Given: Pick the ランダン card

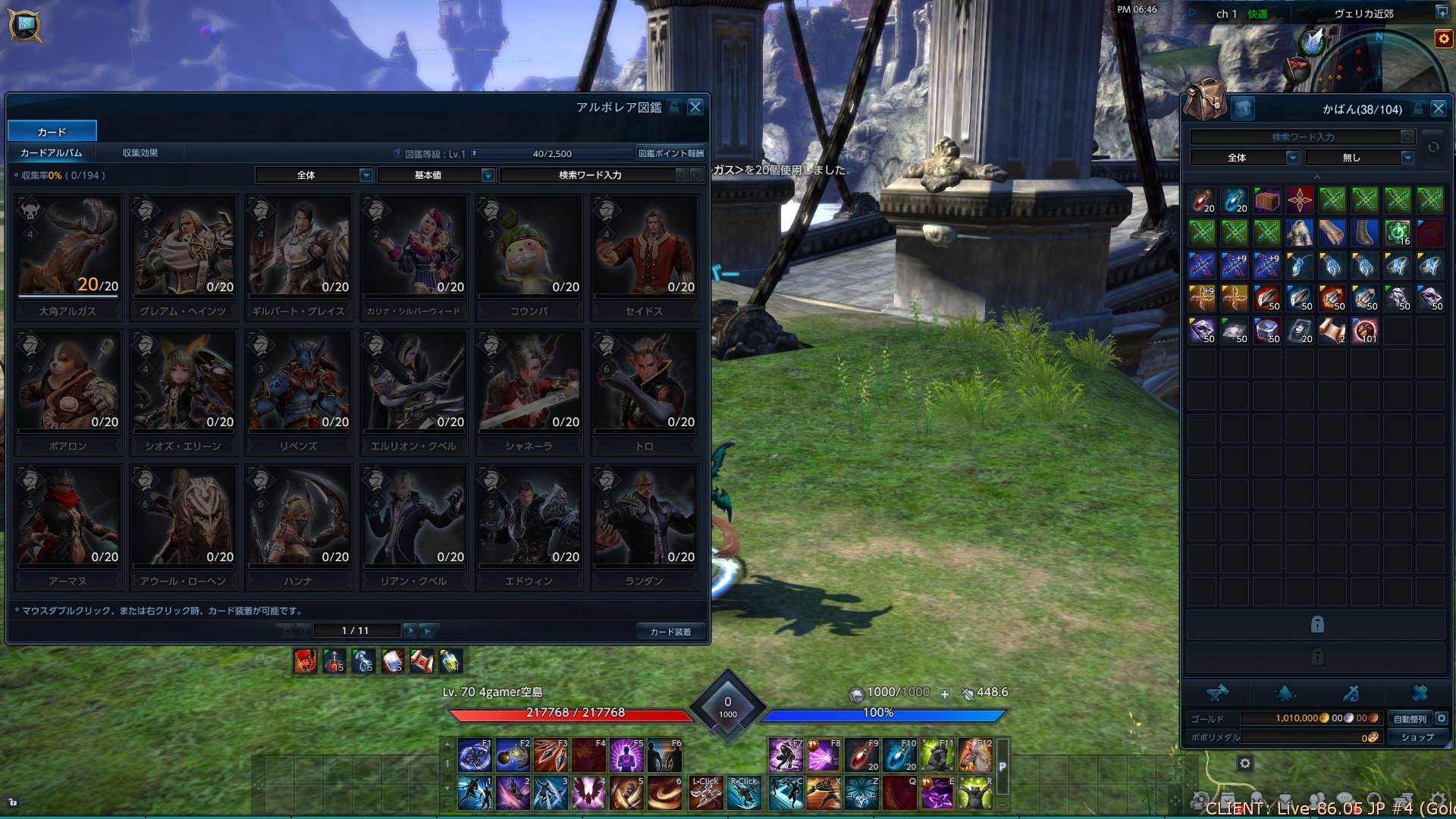Looking at the screenshot, I should click(645, 526).
